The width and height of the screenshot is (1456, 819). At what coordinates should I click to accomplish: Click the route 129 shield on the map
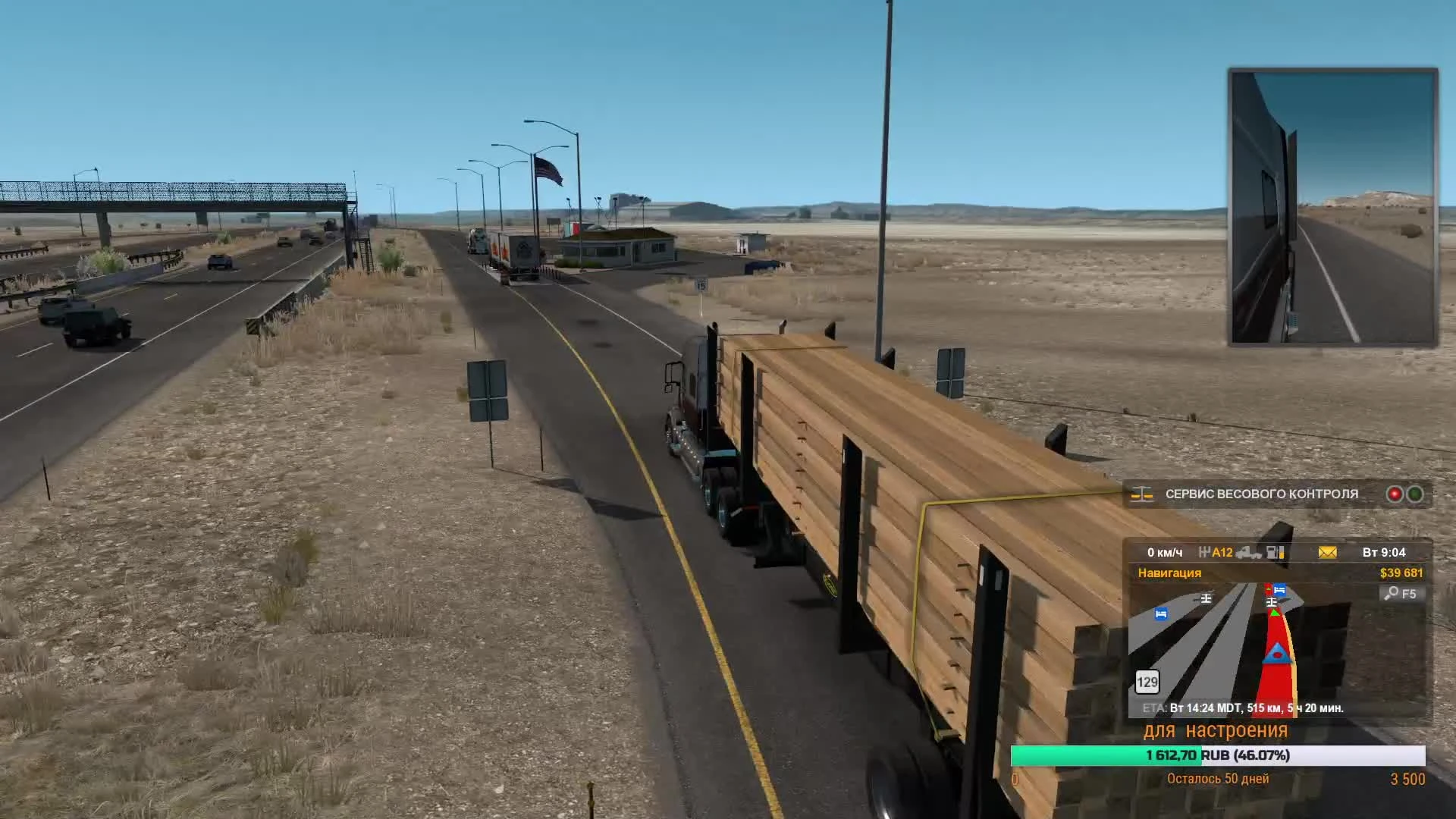(x=1147, y=682)
